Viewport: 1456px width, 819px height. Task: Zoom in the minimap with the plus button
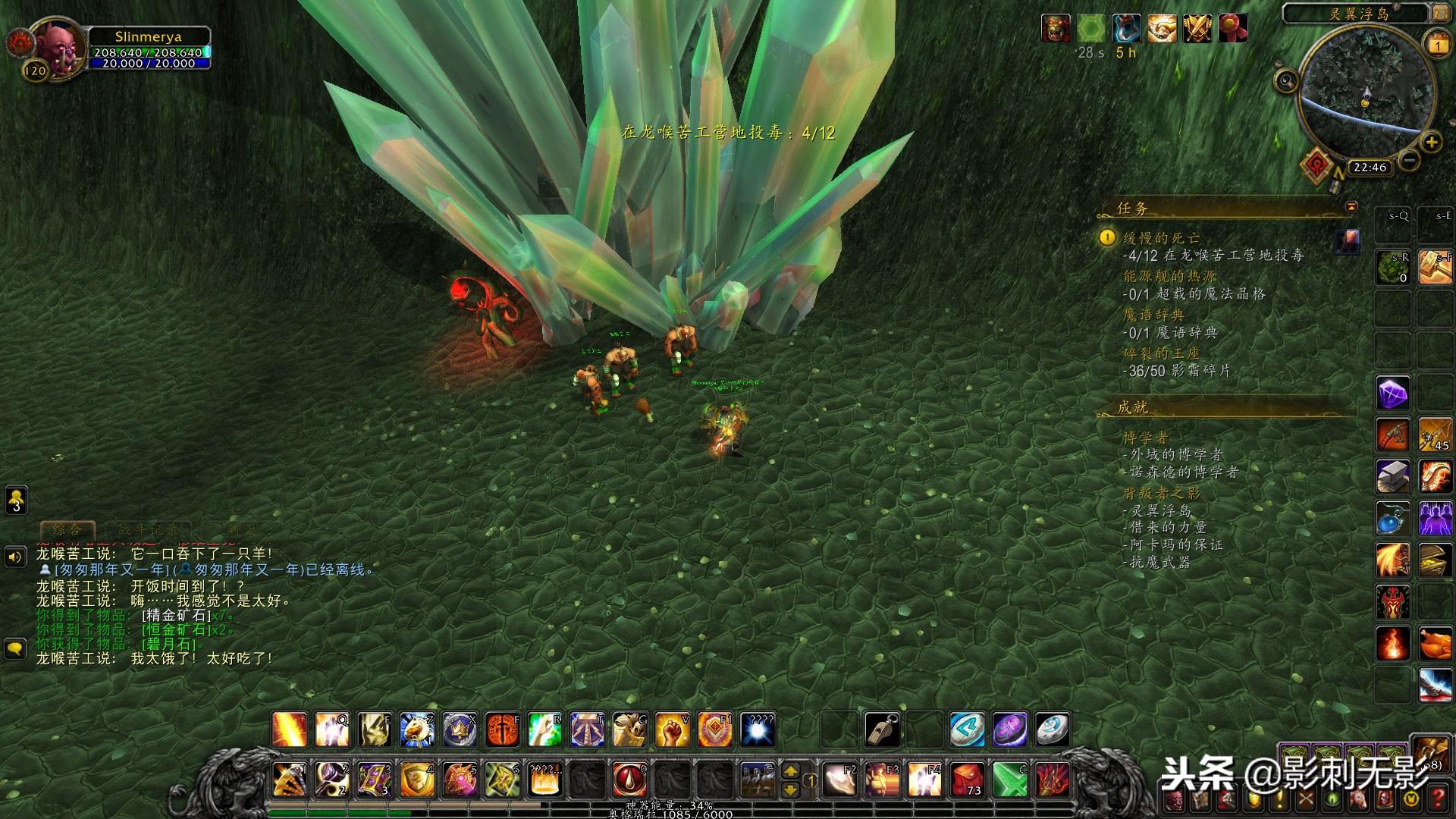(1431, 142)
